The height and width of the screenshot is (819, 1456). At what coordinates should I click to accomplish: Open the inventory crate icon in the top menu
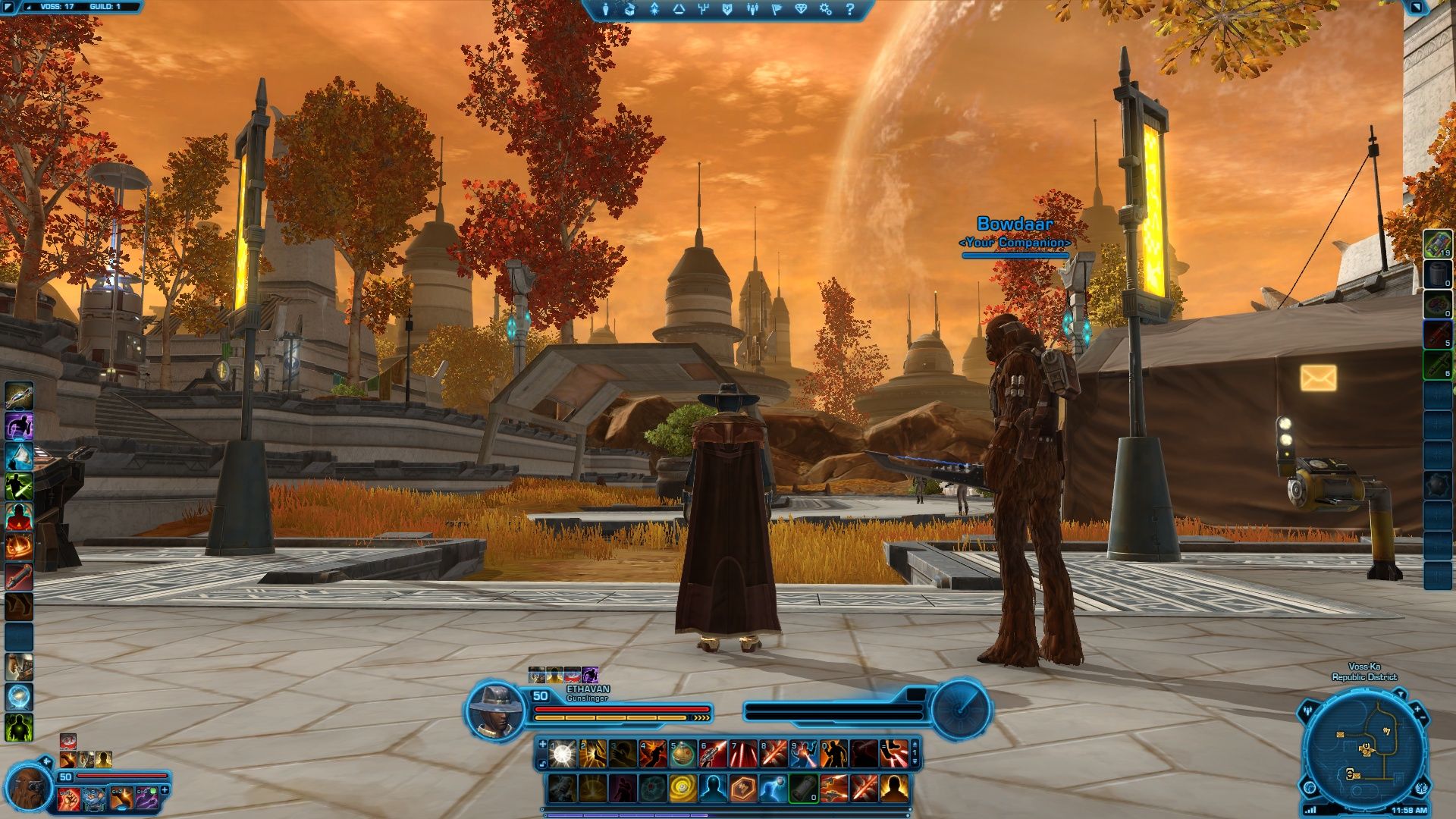[629, 9]
